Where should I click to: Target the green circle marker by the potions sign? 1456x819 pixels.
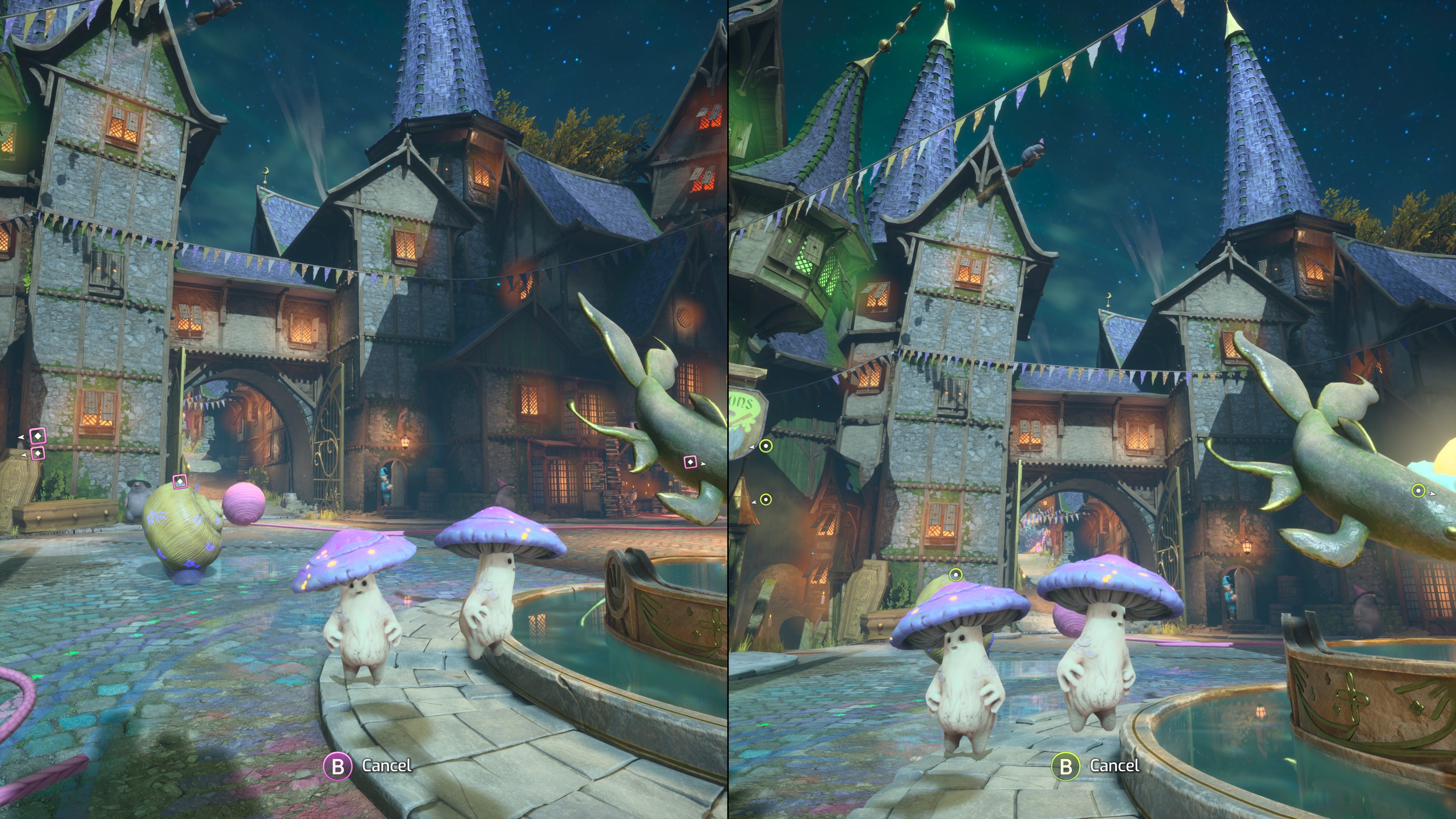point(765,446)
